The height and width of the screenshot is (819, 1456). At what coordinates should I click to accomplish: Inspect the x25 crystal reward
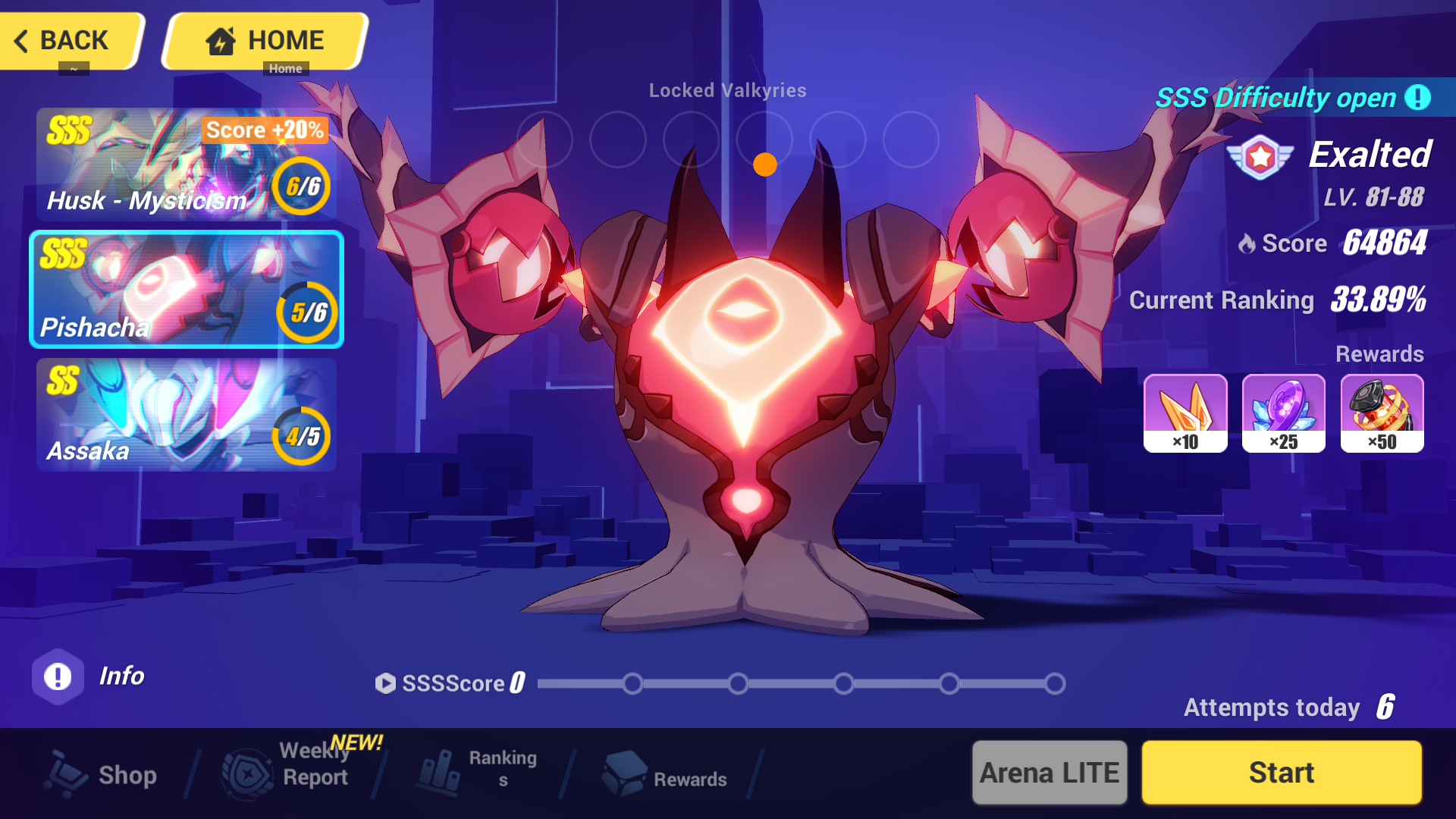(x=1283, y=413)
